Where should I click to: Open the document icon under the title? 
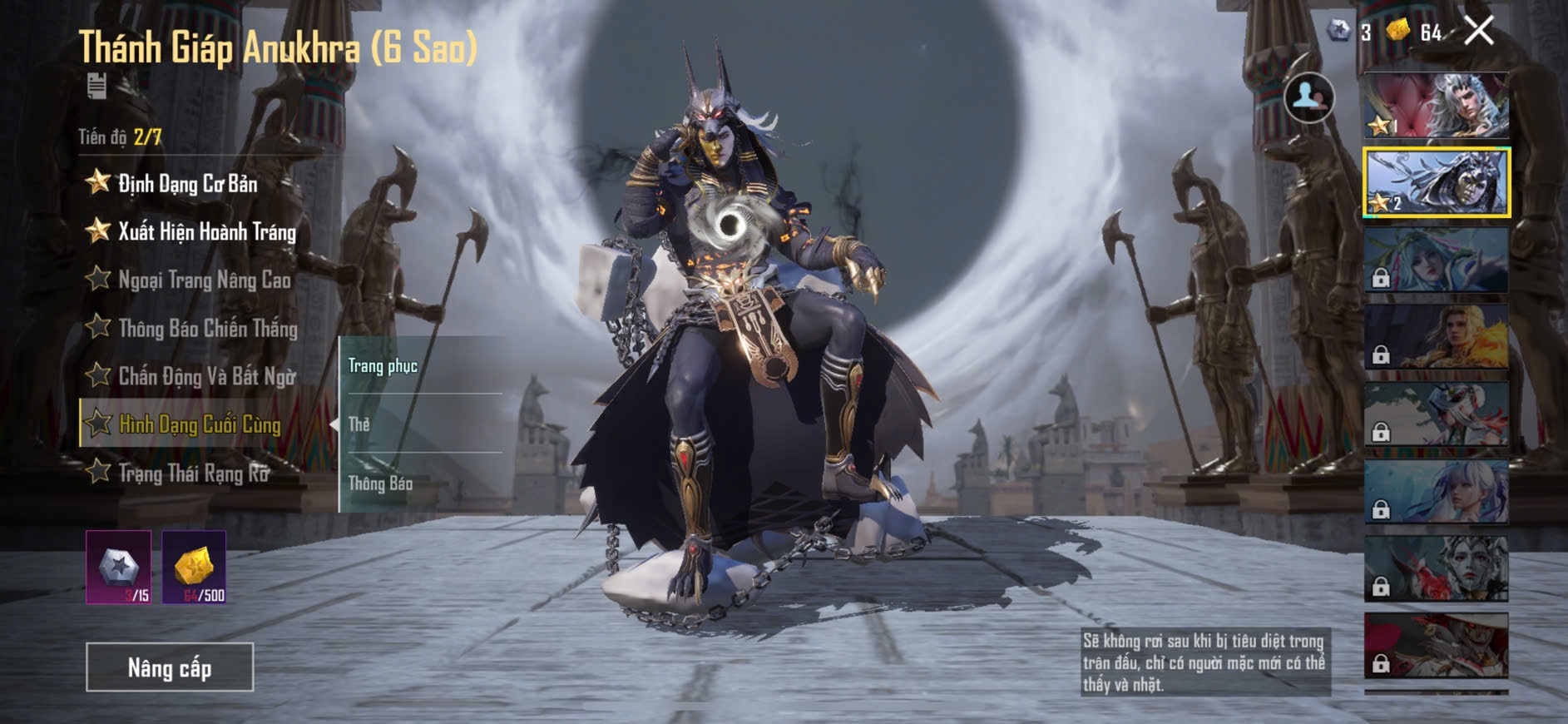point(96,86)
